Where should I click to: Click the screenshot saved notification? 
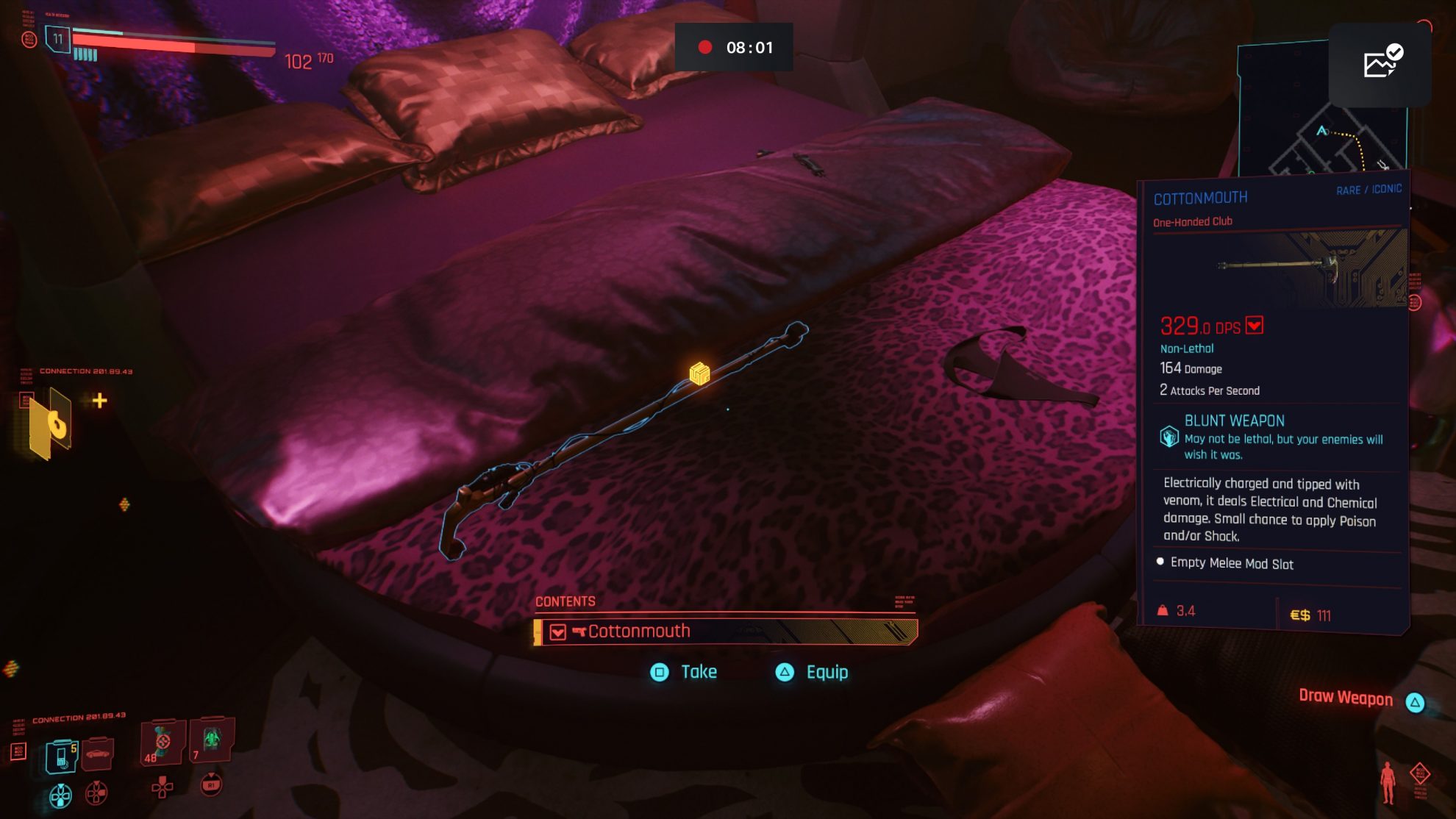(x=1380, y=64)
